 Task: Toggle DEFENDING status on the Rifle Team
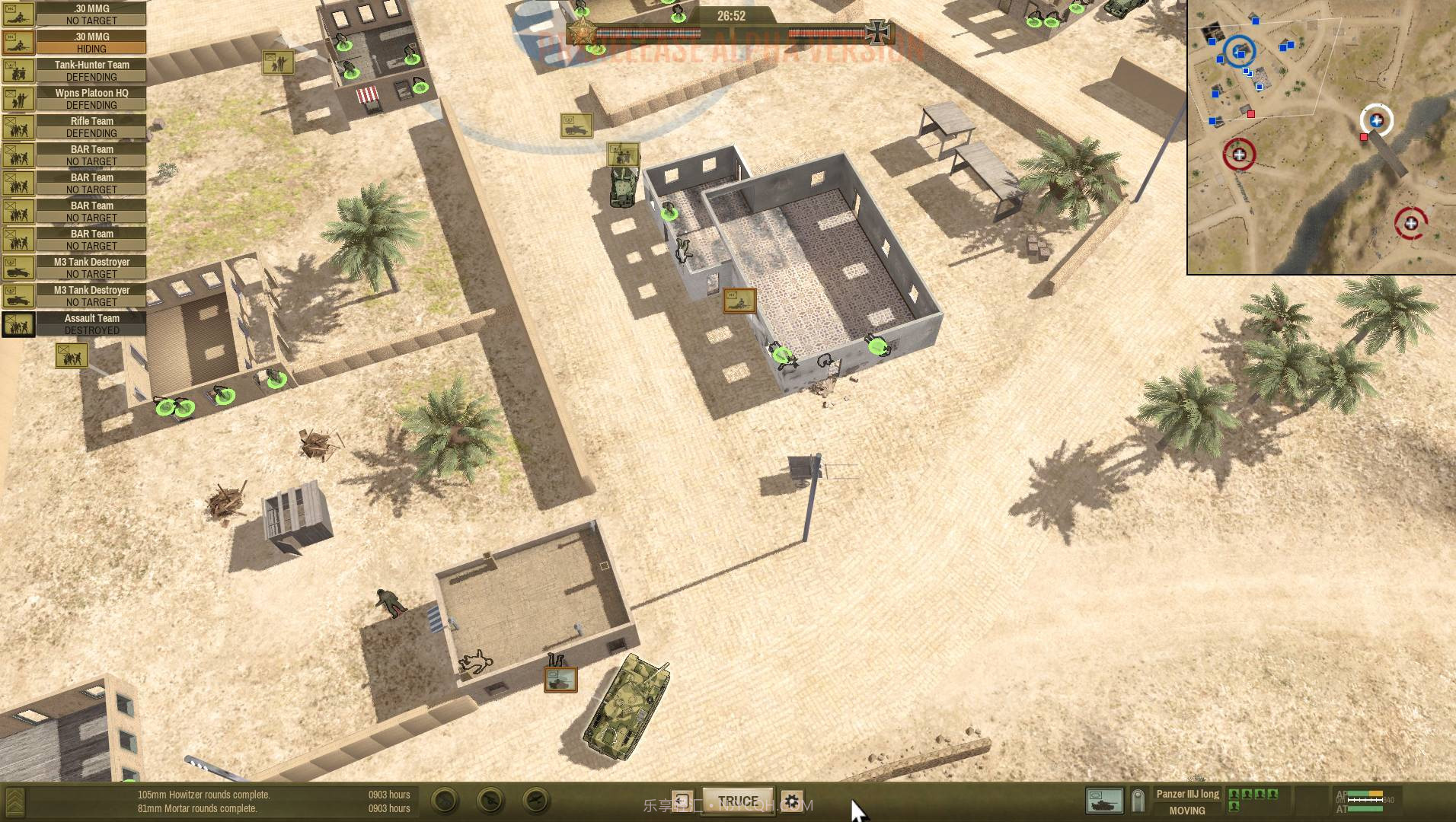tap(90, 132)
